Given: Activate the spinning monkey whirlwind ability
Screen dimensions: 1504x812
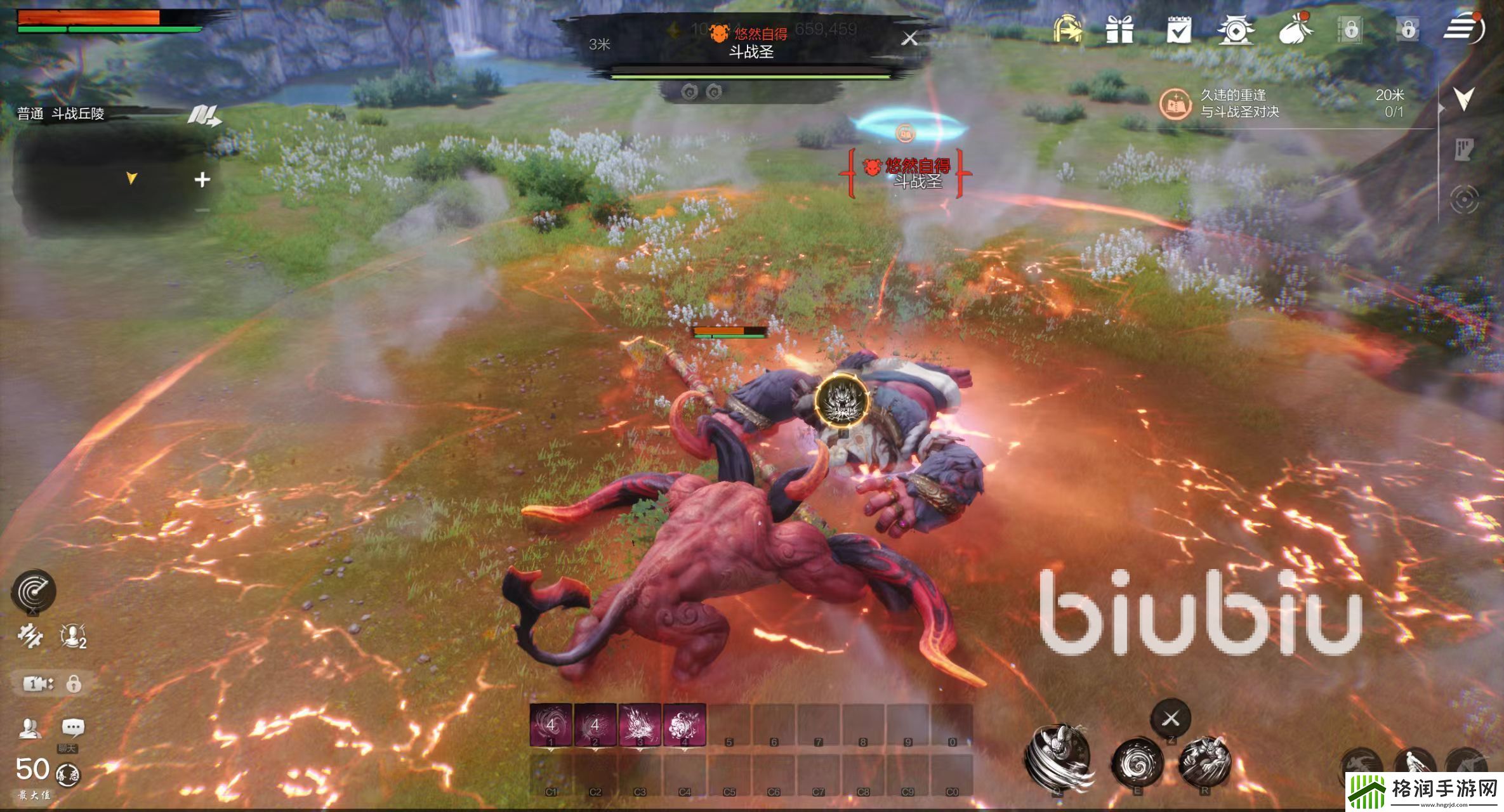Looking at the screenshot, I should (x=1058, y=756).
